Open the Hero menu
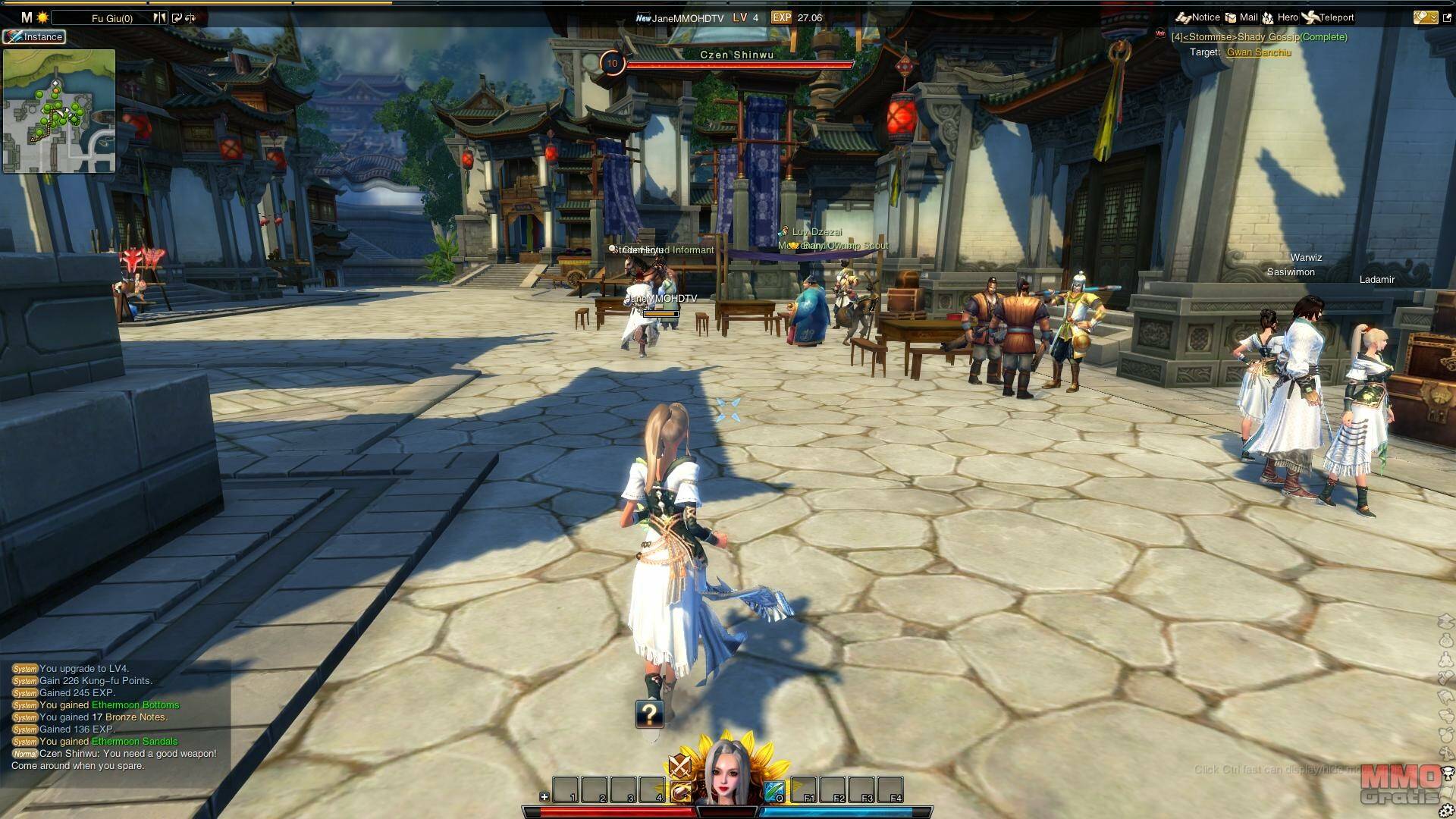 click(1280, 17)
